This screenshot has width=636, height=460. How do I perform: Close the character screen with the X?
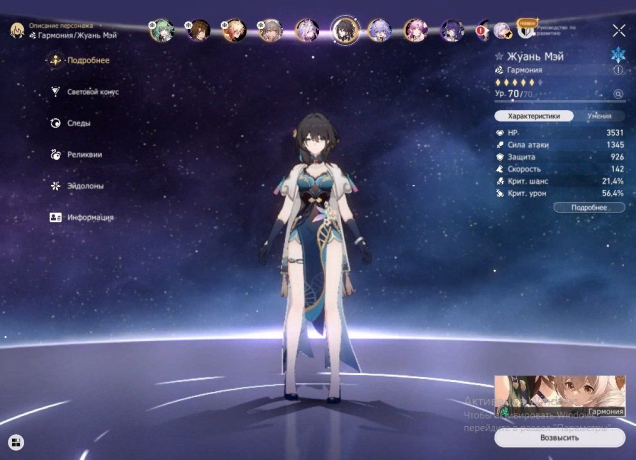[x=619, y=31]
